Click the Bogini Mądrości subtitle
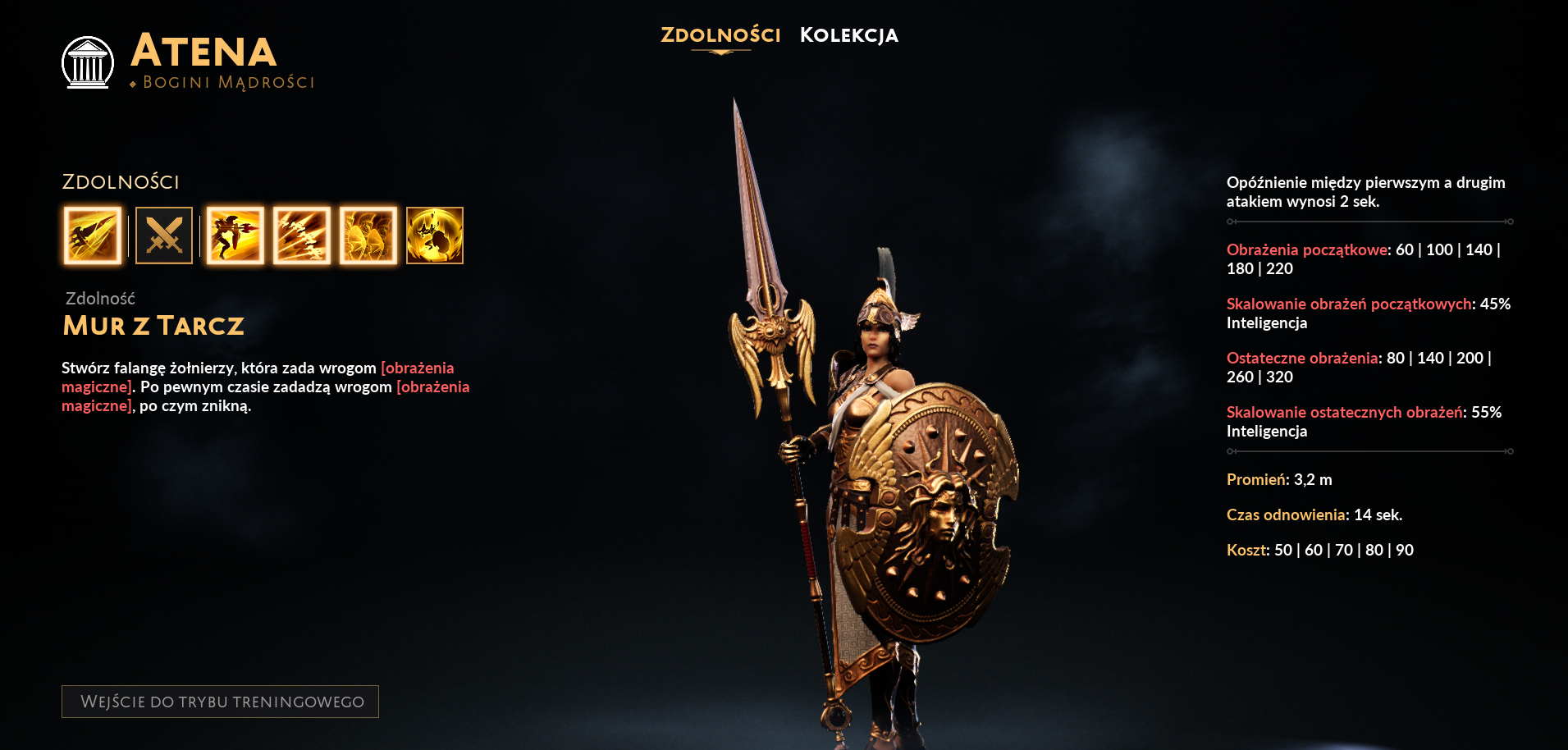The height and width of the screenshot is (750, 1568). point(222,81)
